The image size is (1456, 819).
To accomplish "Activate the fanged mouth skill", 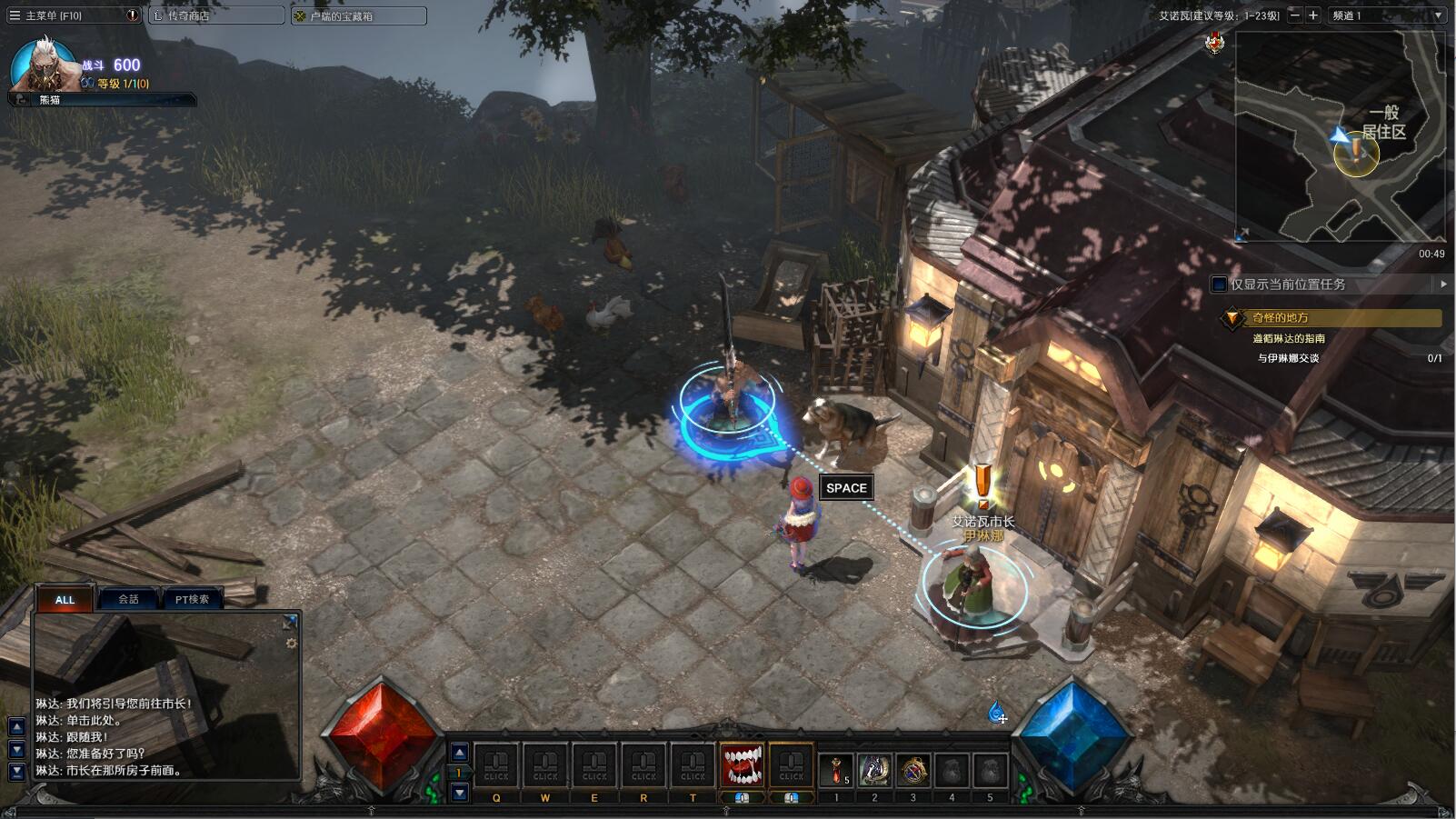I will point(743,766).
